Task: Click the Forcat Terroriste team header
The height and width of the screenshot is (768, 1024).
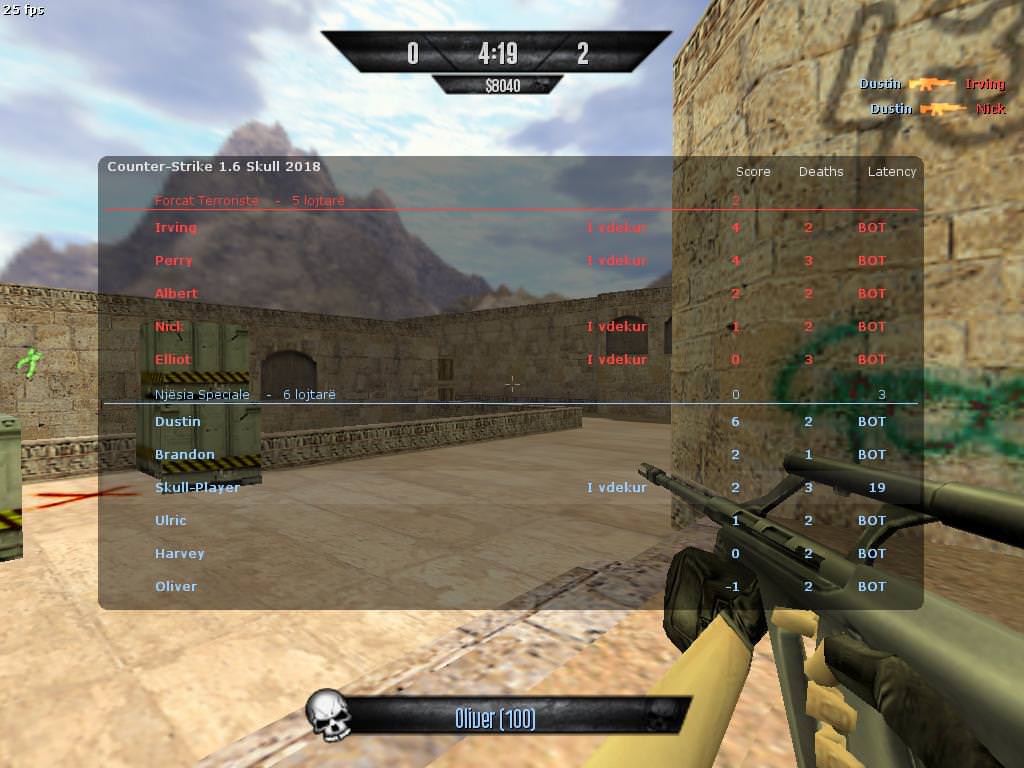Action: [x=250, y=201]
